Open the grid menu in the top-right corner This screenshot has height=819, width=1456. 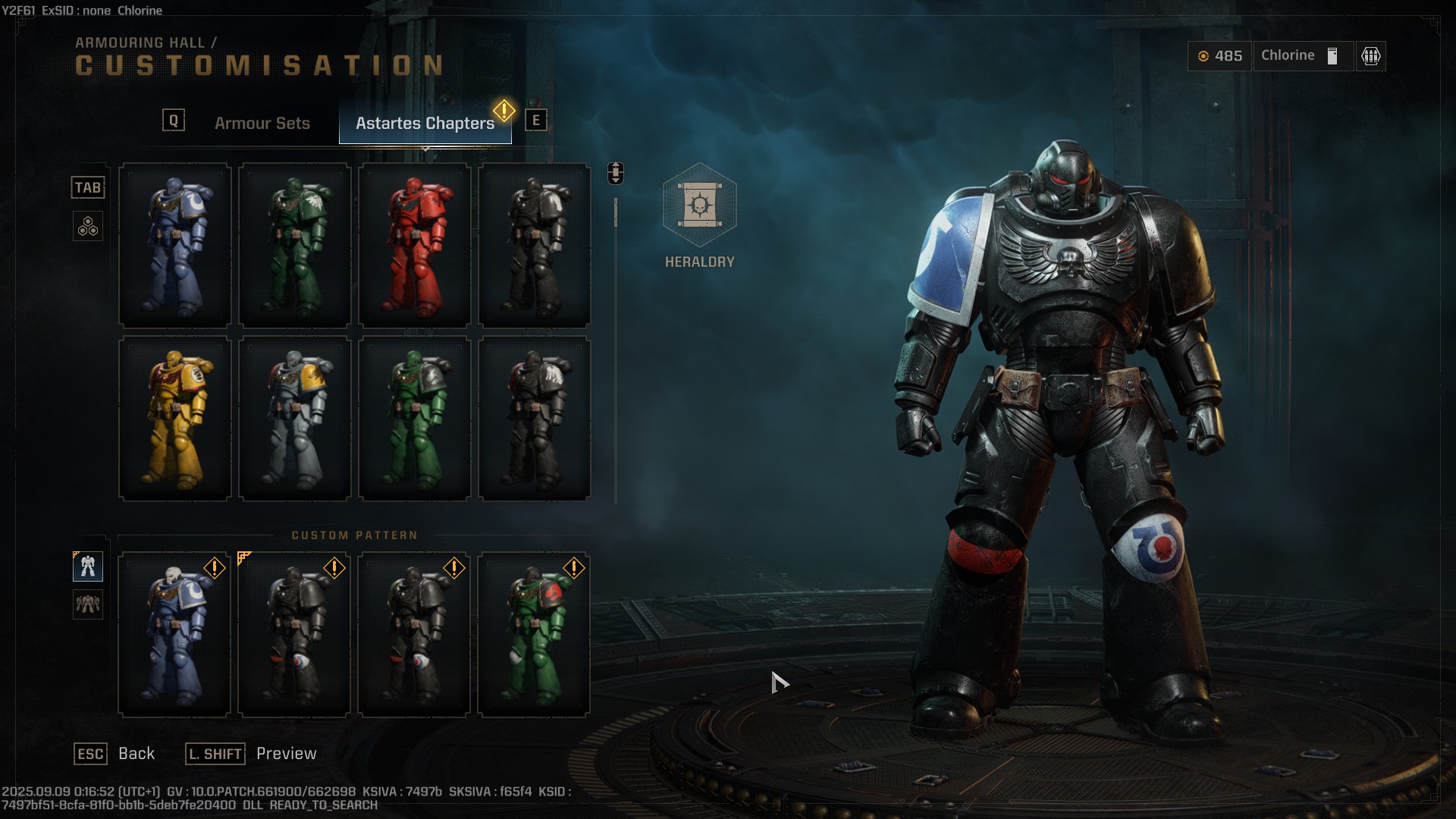(x=1369, y=55)
